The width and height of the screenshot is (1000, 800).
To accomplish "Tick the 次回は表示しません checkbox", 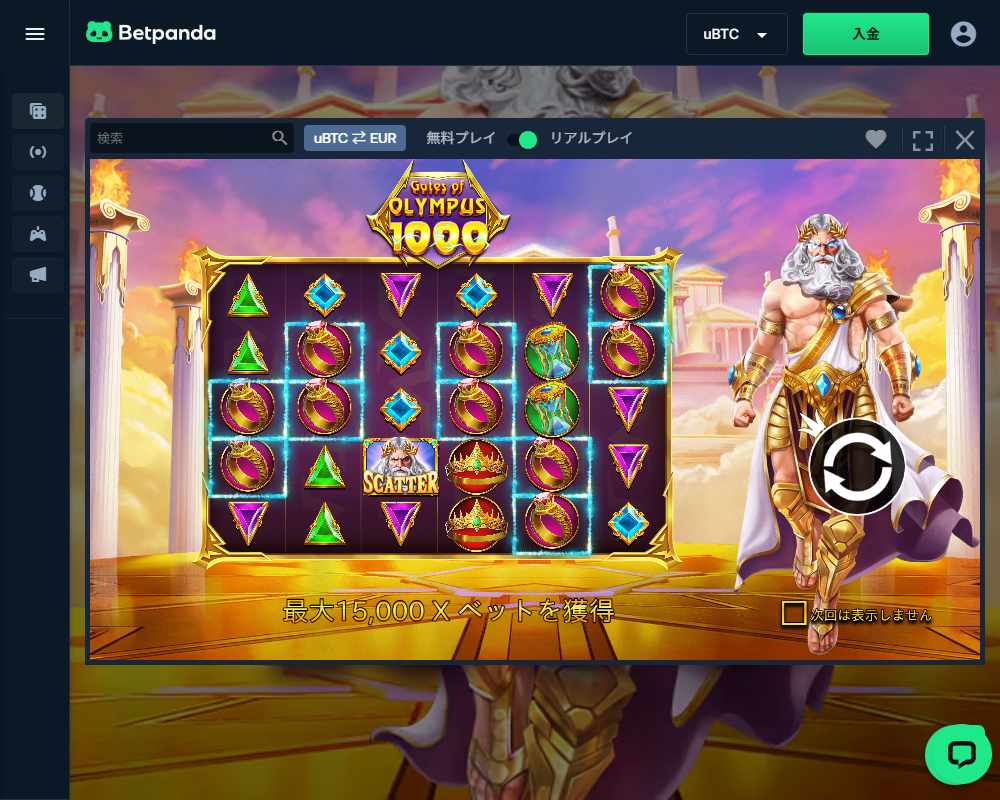I will [794, 613].
